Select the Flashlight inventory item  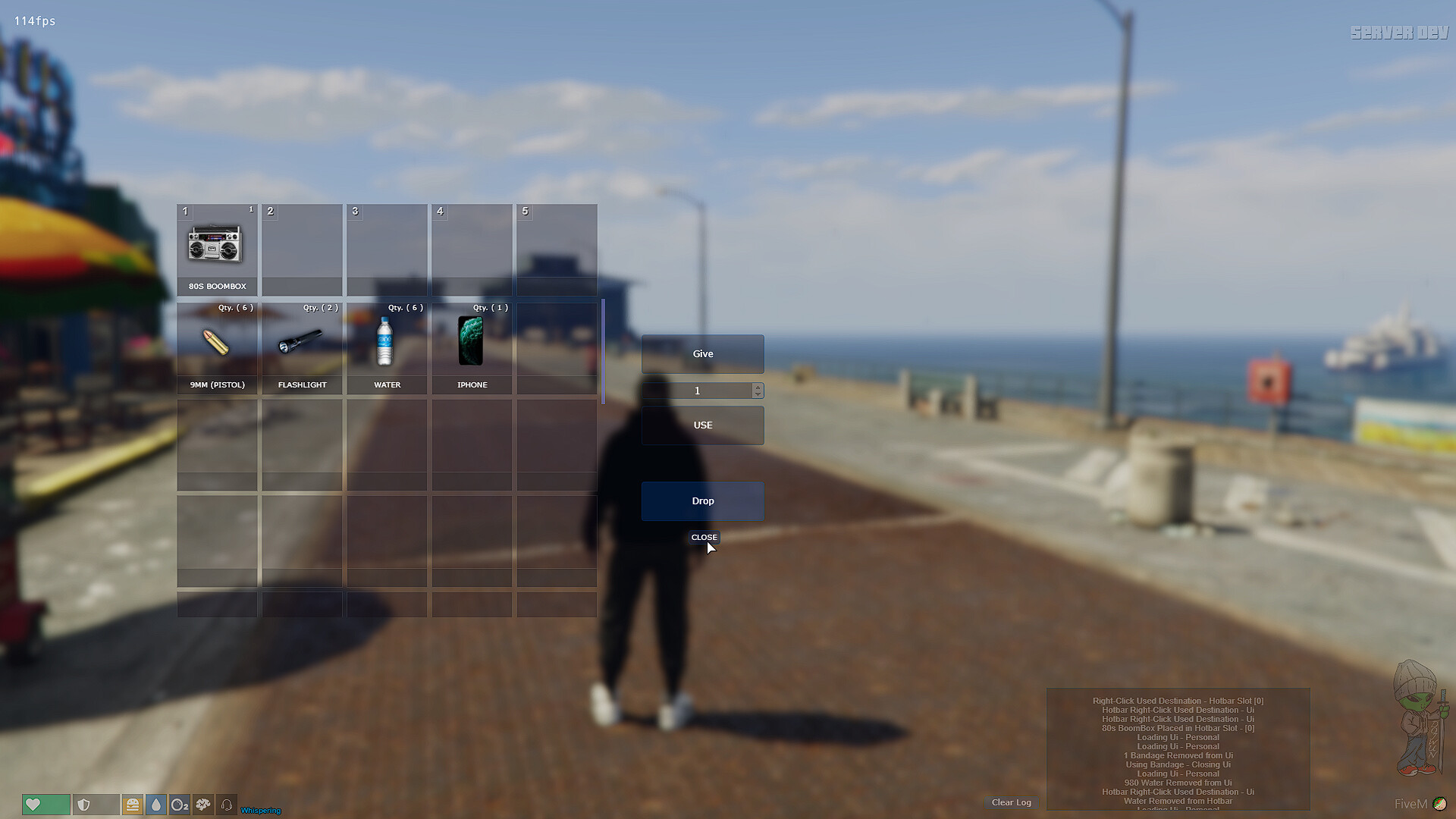pyautogui.click(x=301, y=345)
